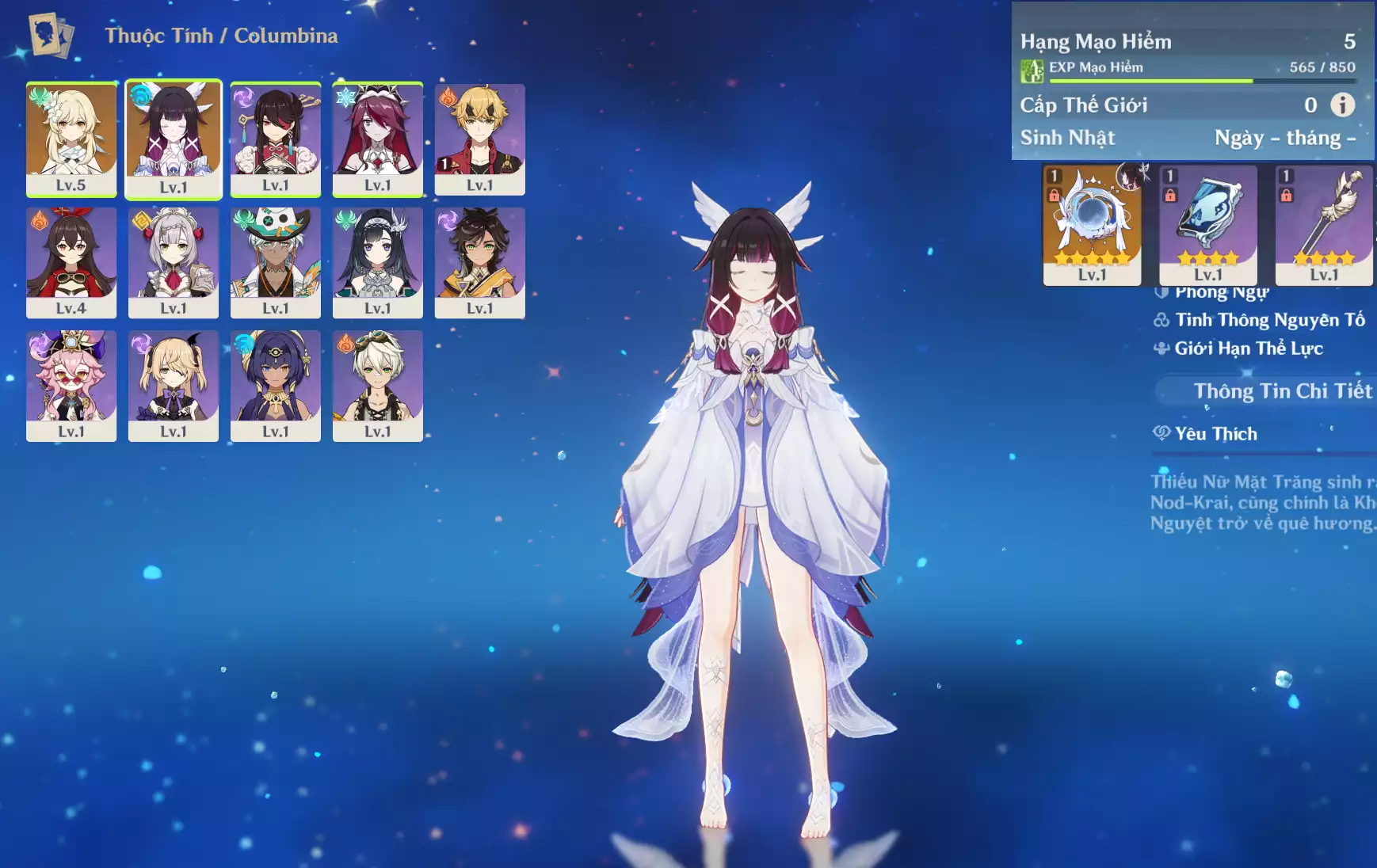Open the five-star catalyst weapon slot
1377x868 pixels.
coord(1092,224)
